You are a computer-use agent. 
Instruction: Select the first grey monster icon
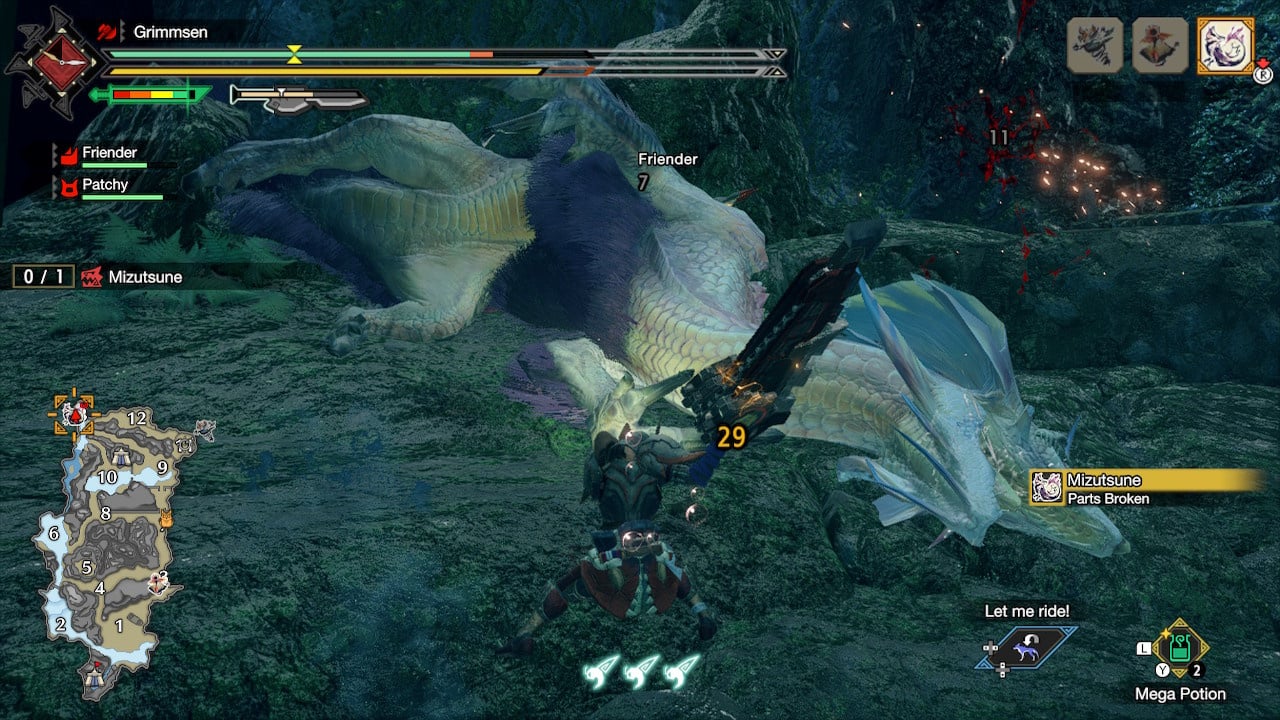pyautogui.click(x=1094, y=46)
